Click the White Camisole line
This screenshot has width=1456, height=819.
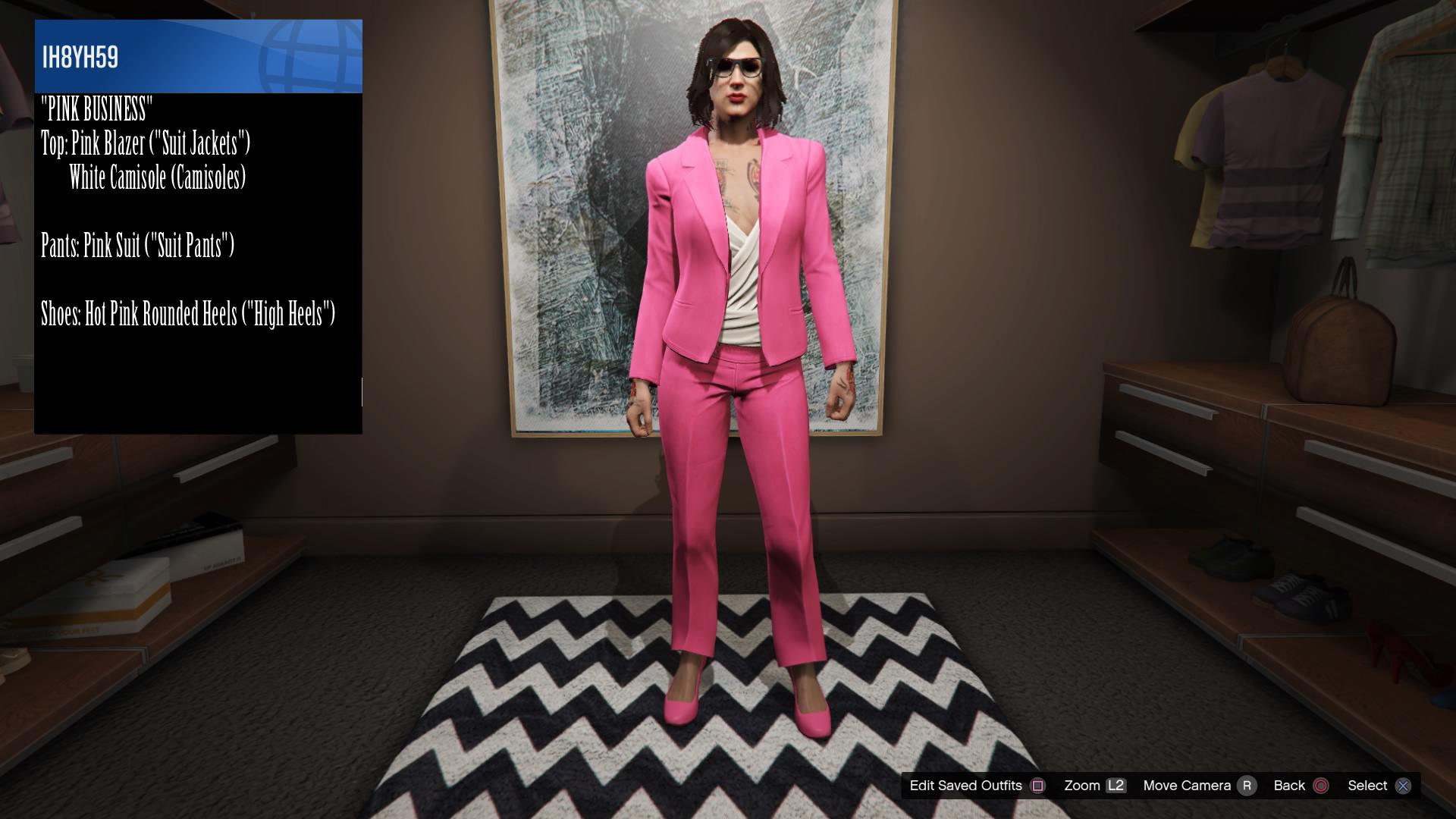[x=158, y=179]
